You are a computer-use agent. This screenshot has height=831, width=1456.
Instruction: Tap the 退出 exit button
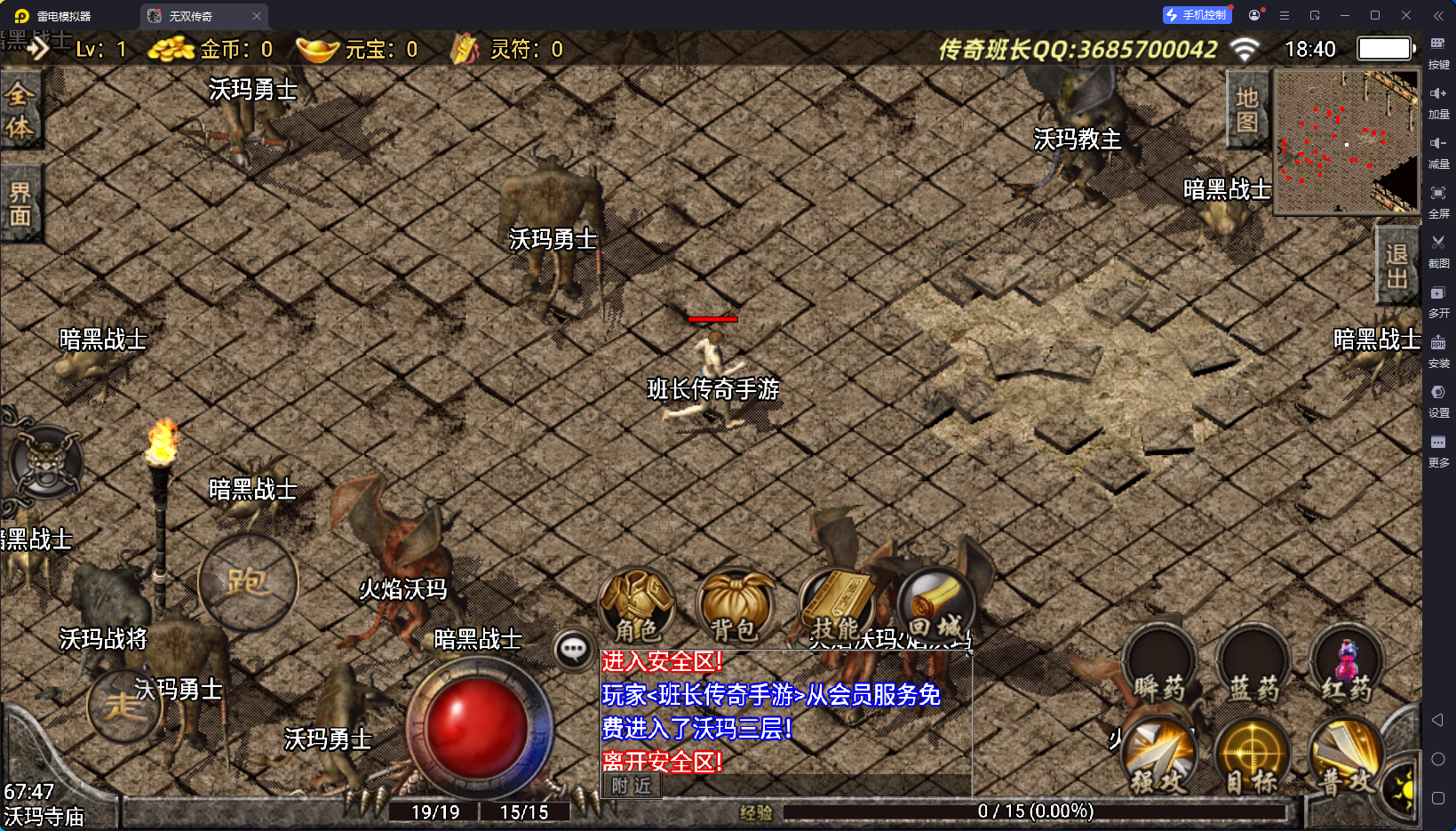1396,267
